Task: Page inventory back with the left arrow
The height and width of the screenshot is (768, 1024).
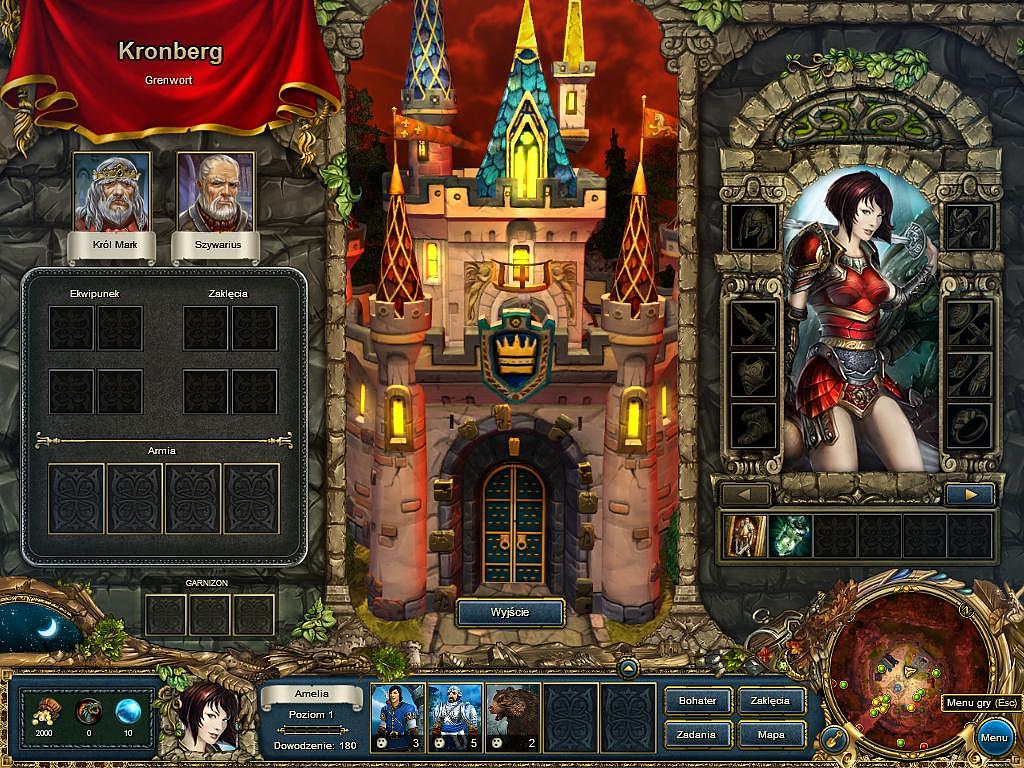Action: [x=746, y=494]
